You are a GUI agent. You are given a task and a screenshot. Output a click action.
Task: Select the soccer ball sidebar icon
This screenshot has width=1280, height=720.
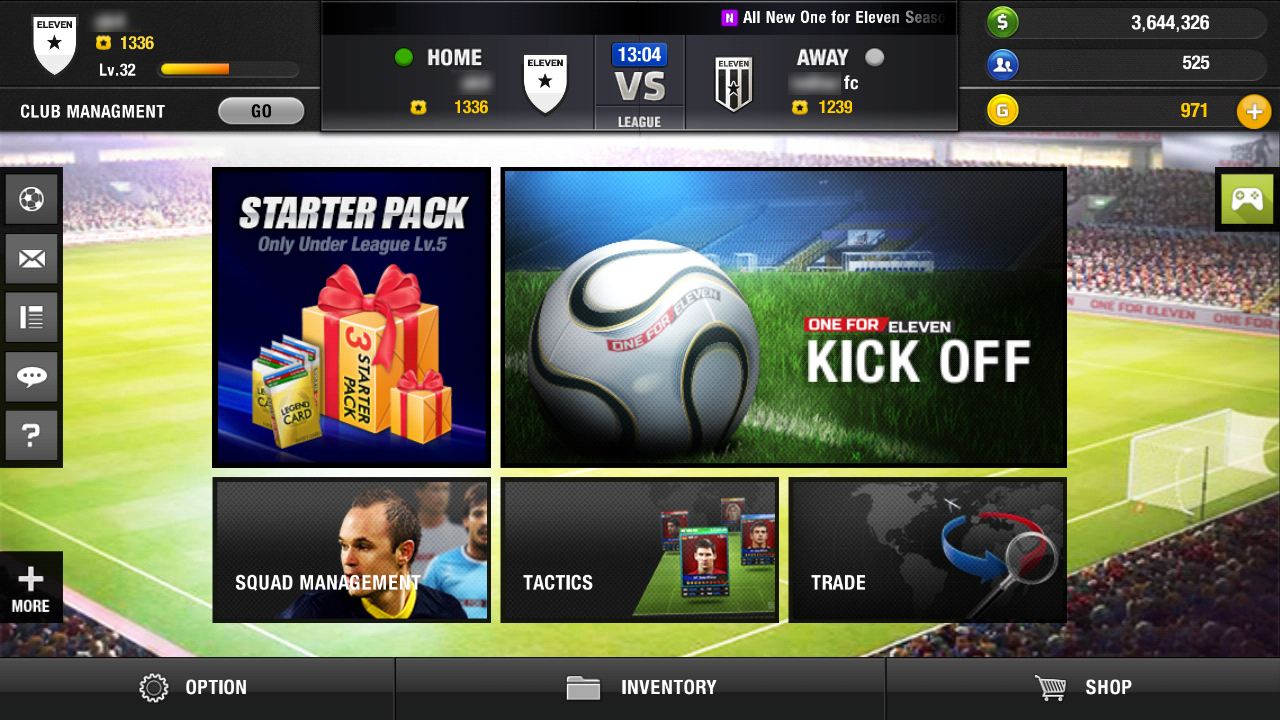click(x=31, y=200)
